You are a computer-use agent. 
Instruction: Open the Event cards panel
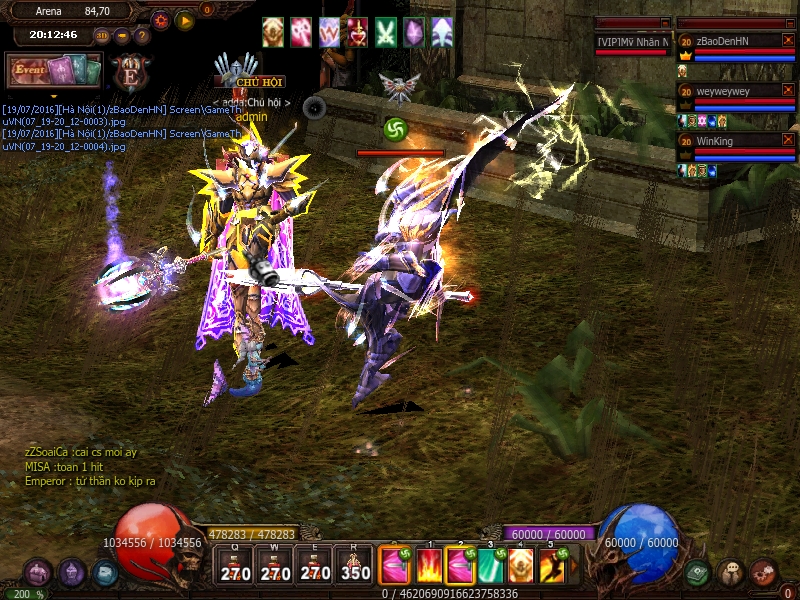[x=54, y=71]
